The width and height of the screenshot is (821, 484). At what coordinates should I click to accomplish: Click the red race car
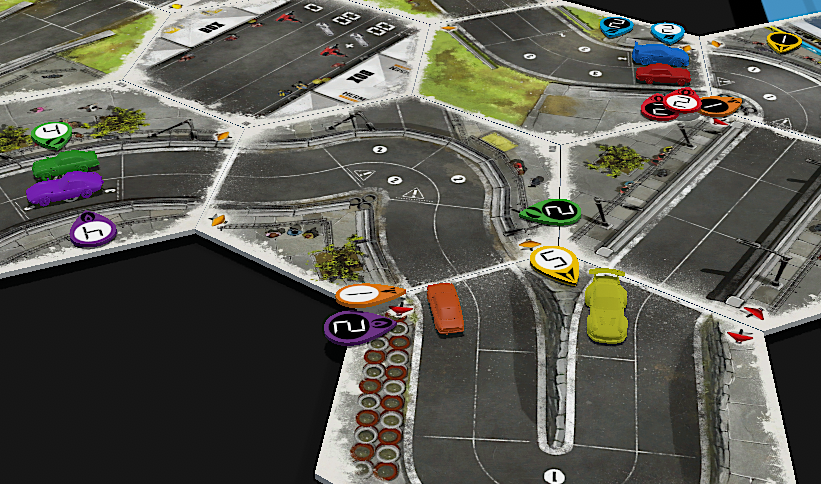[663, 74]
